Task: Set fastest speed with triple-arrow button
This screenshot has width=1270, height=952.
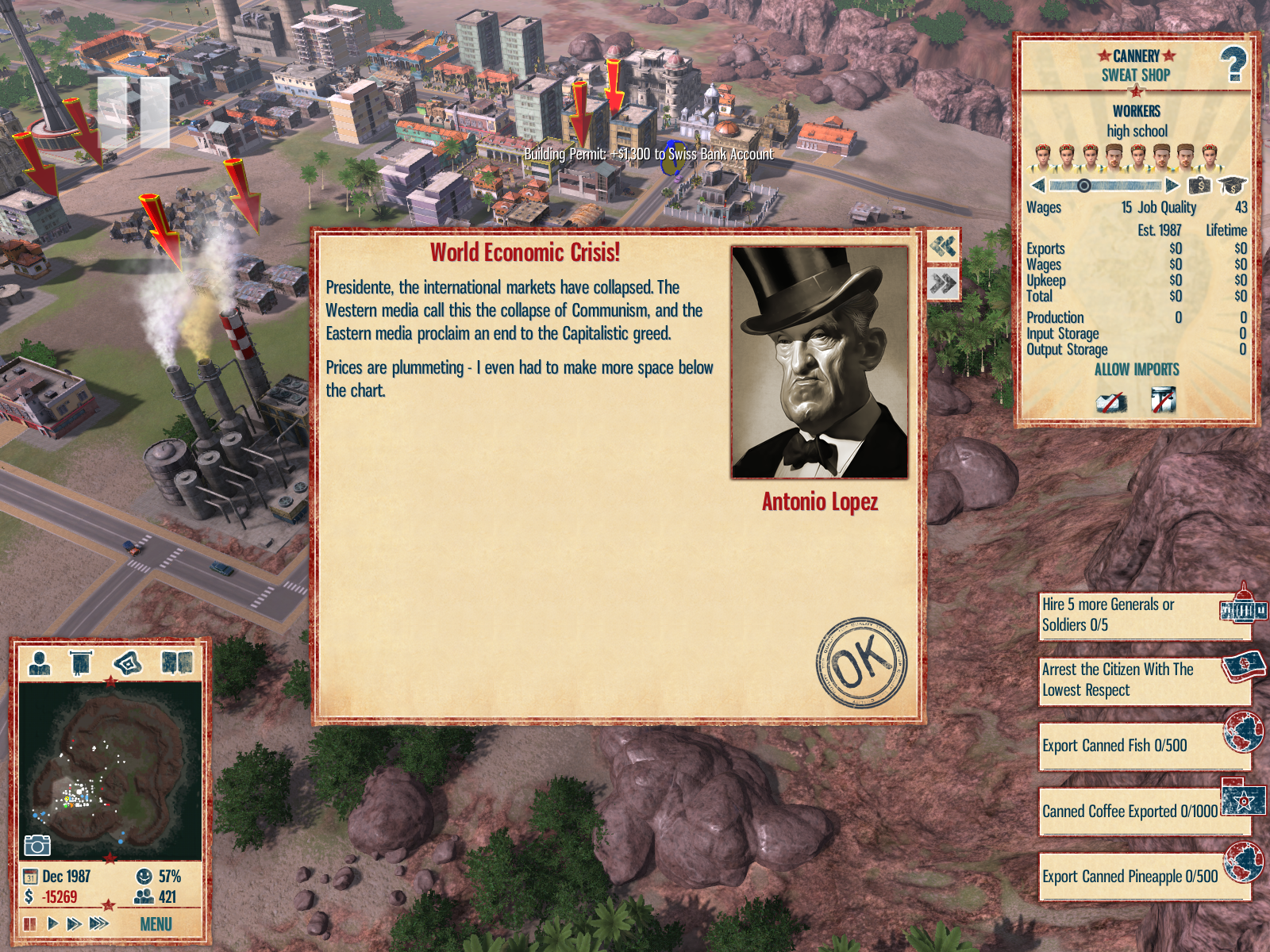Action: pyautogui.click(x=99, y=923)
